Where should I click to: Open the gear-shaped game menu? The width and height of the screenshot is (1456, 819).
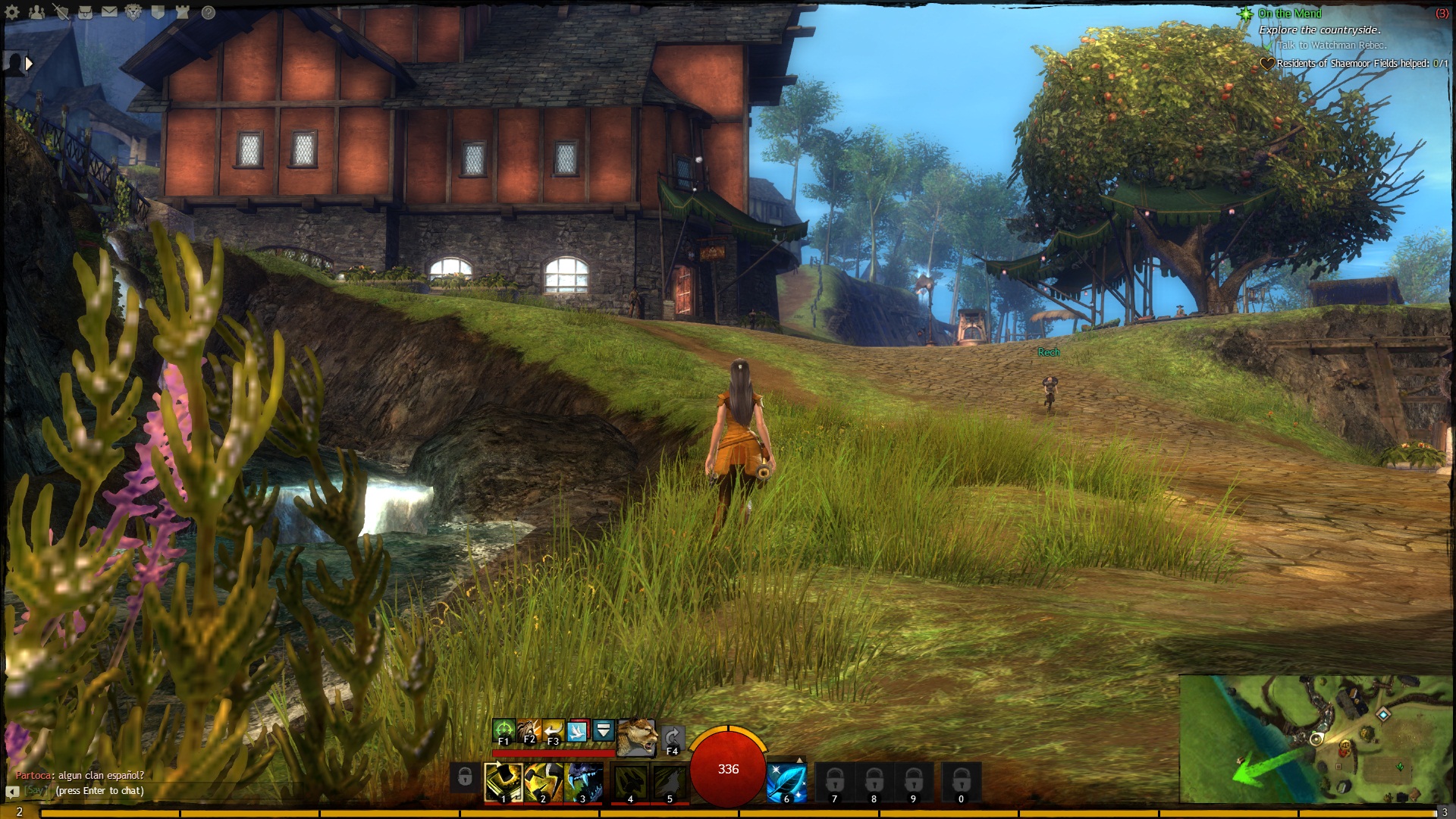point(12,12)
